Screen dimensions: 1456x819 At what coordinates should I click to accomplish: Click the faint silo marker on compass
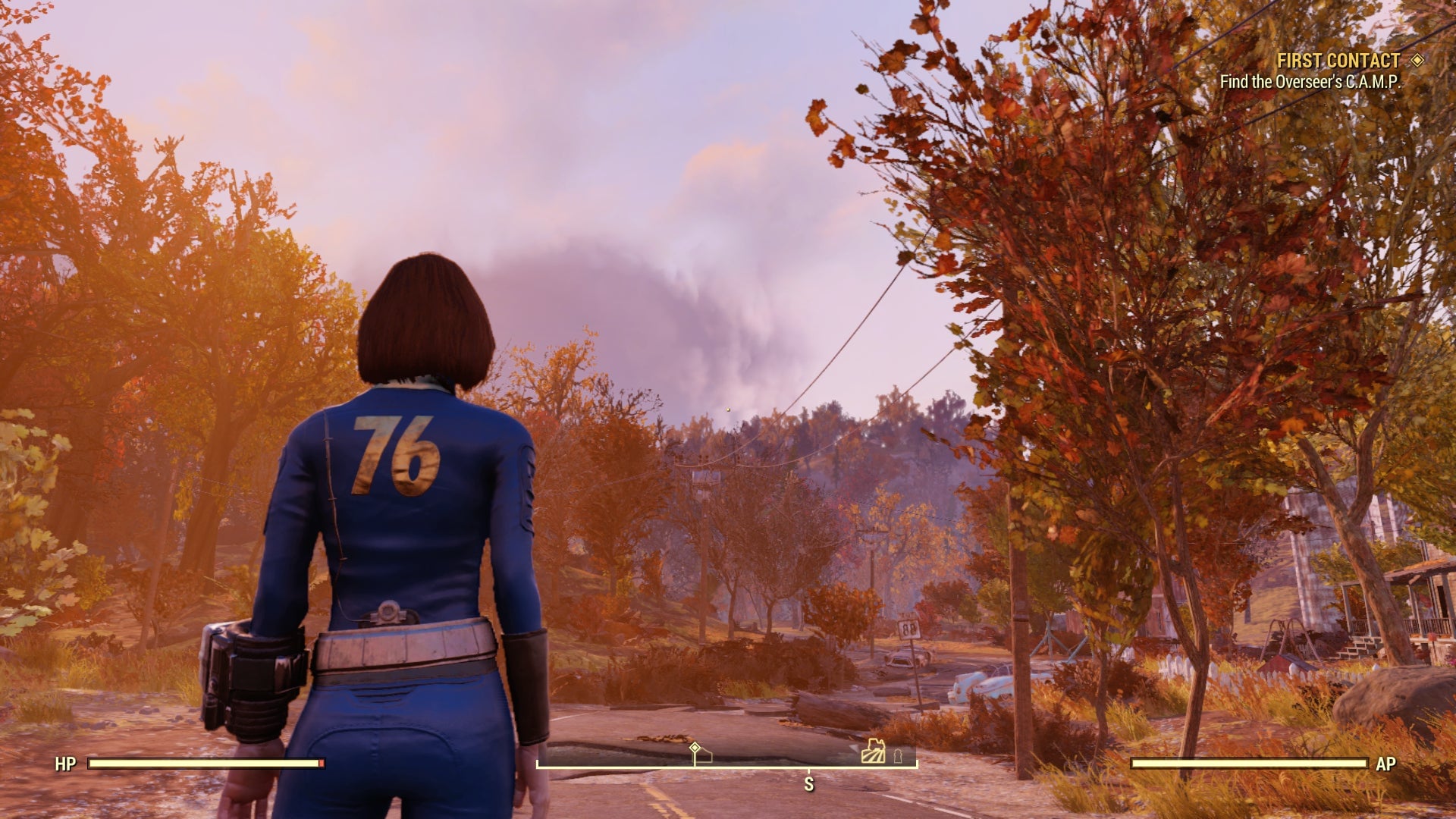point(899,755)
